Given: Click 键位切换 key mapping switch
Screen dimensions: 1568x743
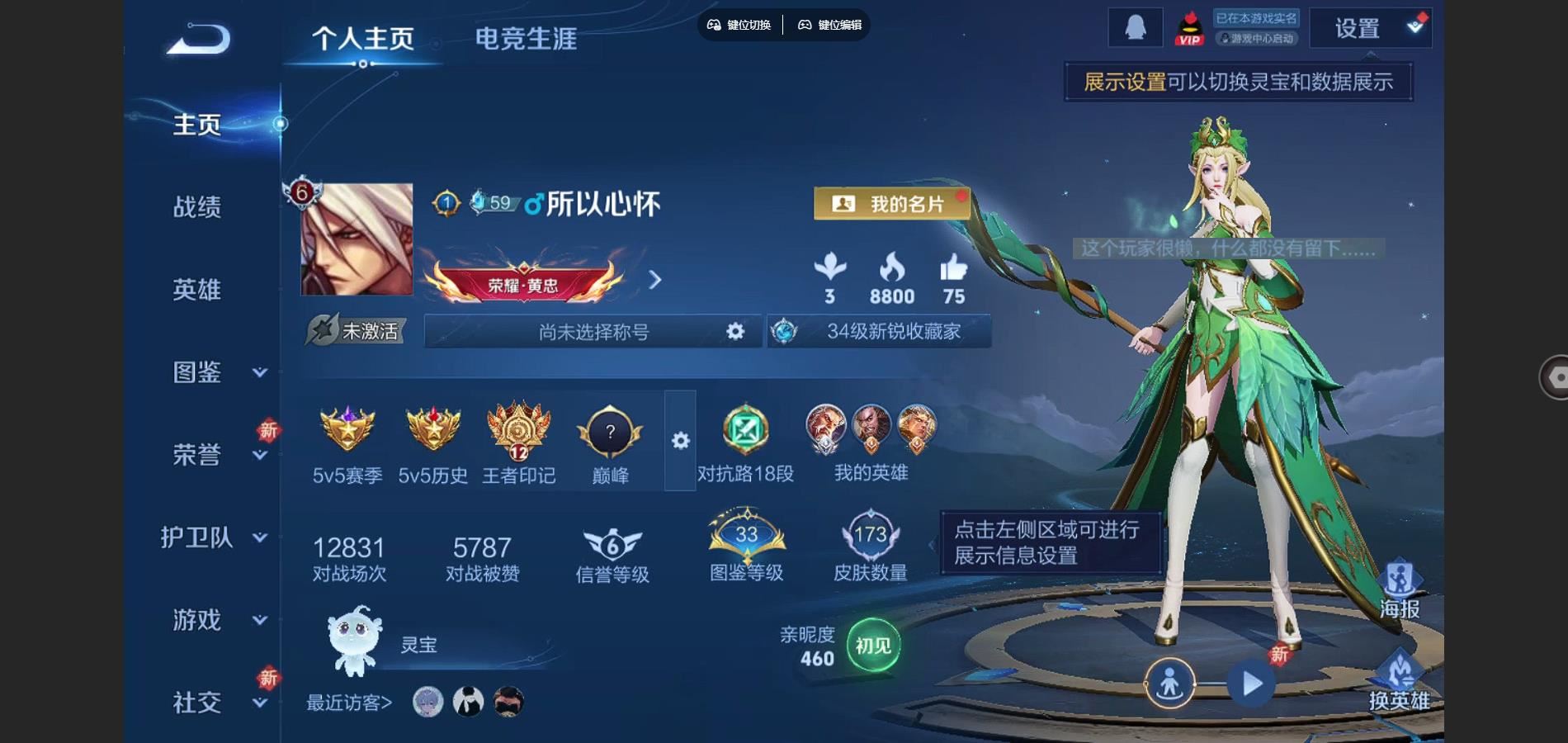Looking at the screenshot, I should point(739,25).
